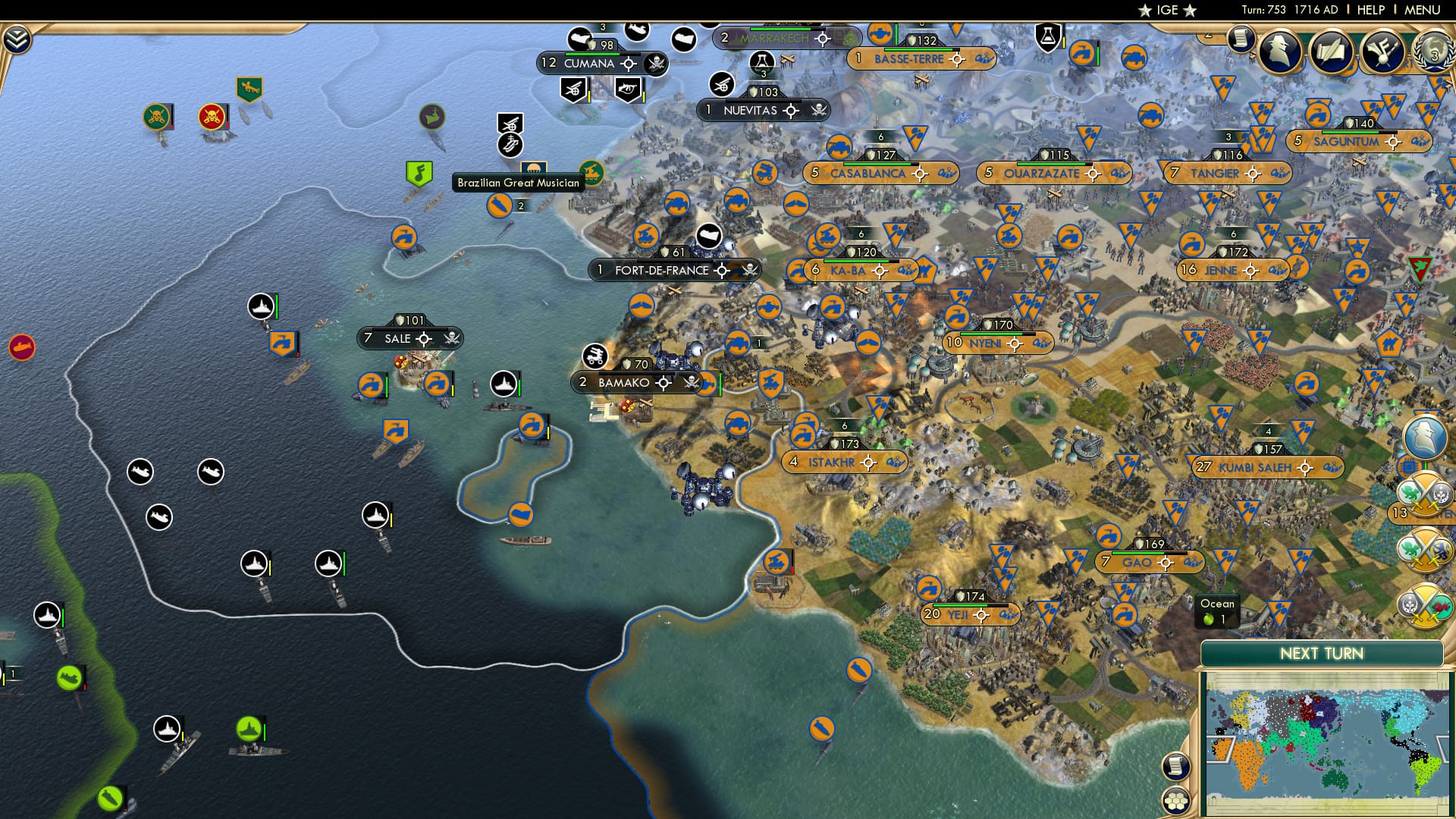Click the blue tech chip notification icon on the right
Screen dimensions: 1456x819
(1407, 466)
